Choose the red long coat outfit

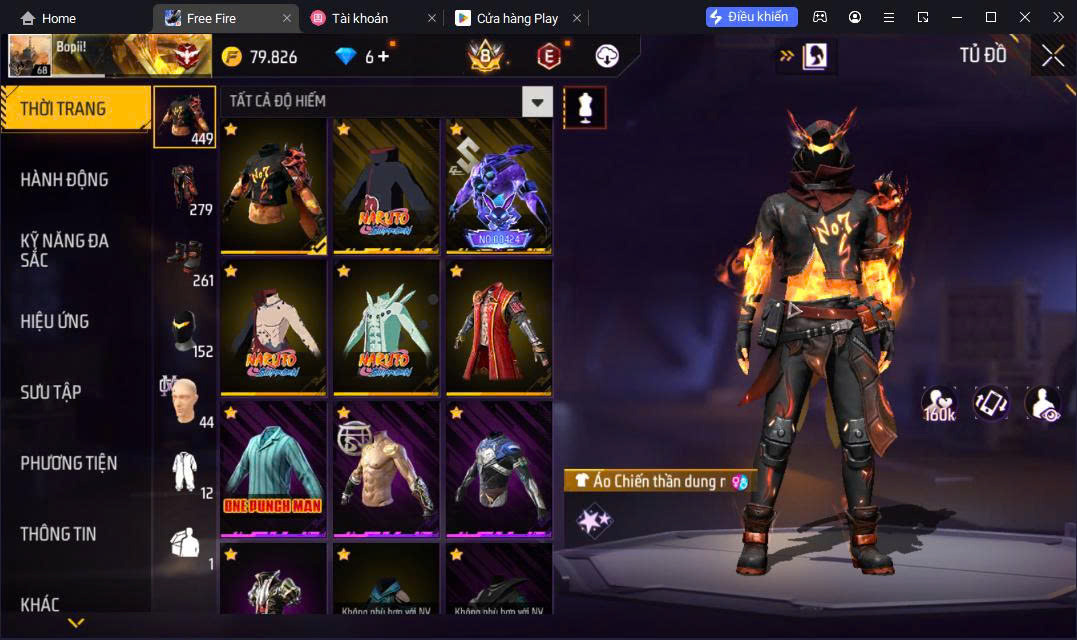498,327
